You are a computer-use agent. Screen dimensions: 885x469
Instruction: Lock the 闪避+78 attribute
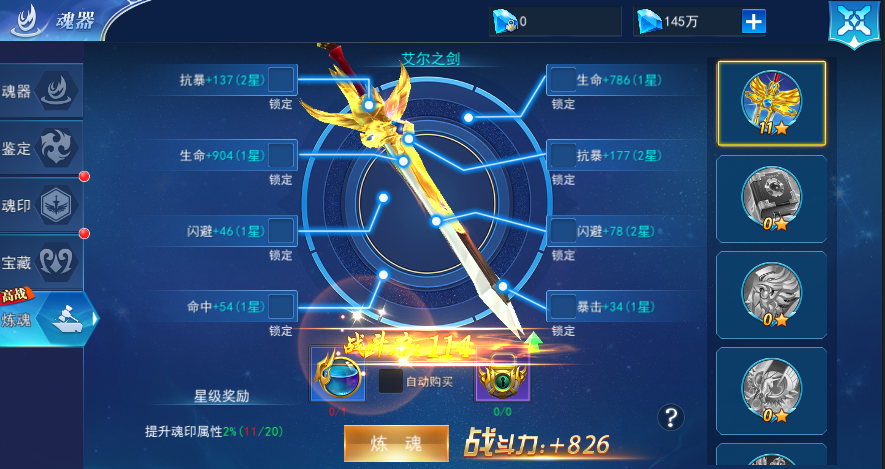562,231
